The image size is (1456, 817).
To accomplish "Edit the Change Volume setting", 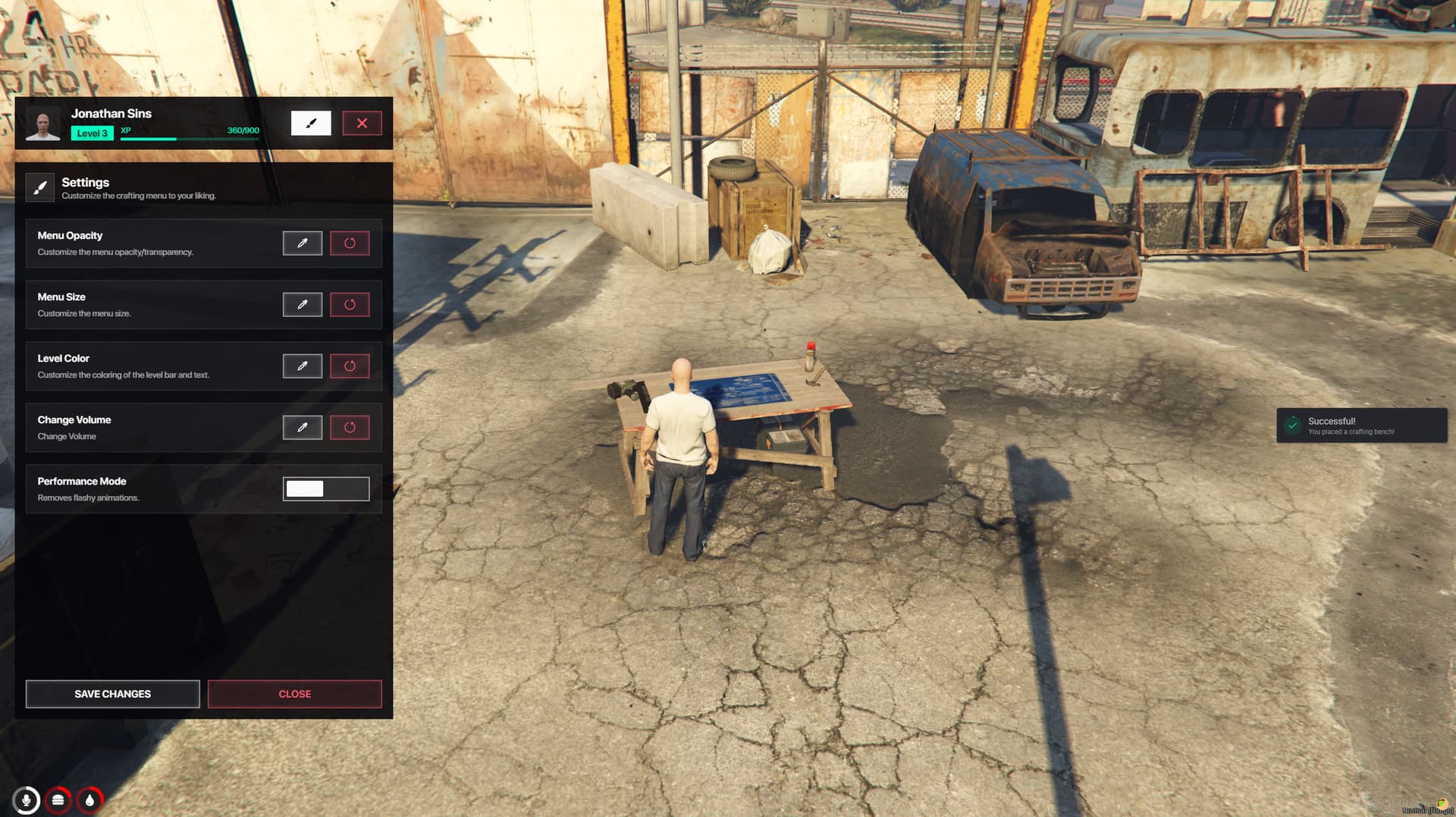I will click(x=302, y=428).
